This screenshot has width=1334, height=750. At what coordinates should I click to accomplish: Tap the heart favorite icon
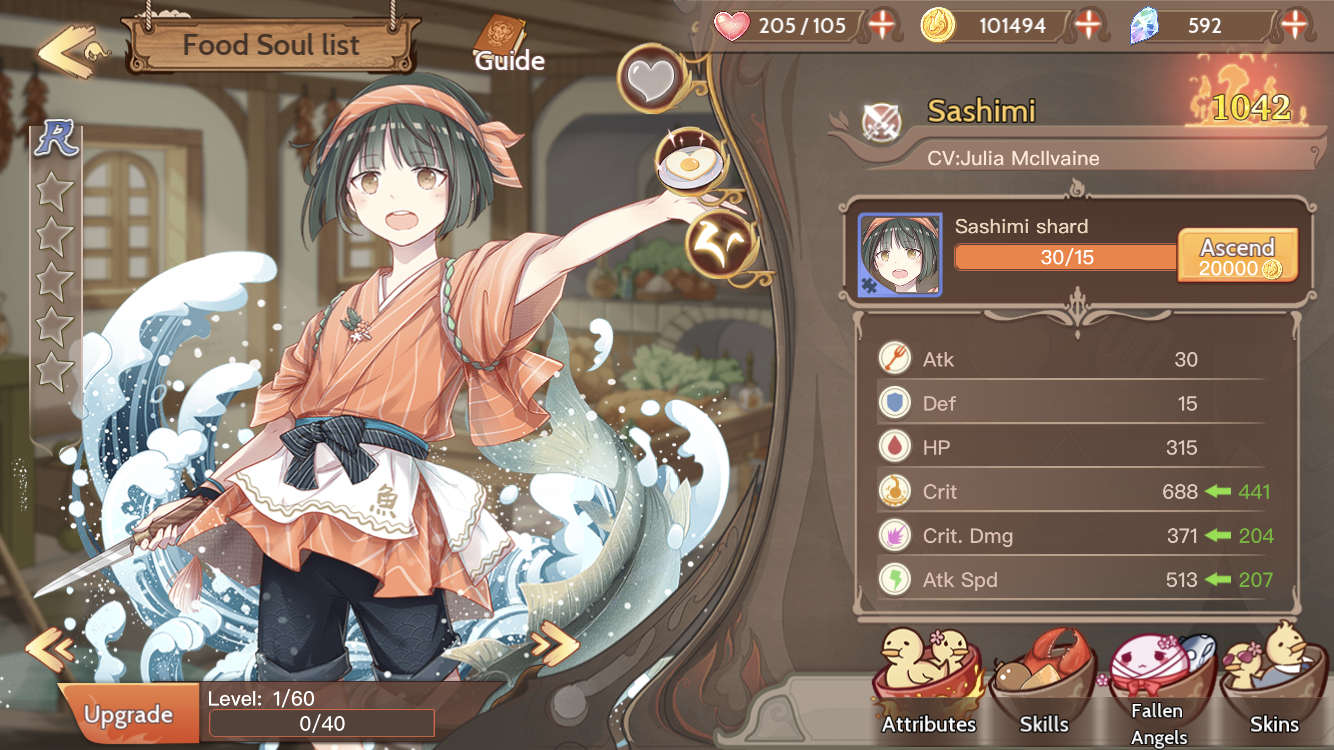(651, 80)
